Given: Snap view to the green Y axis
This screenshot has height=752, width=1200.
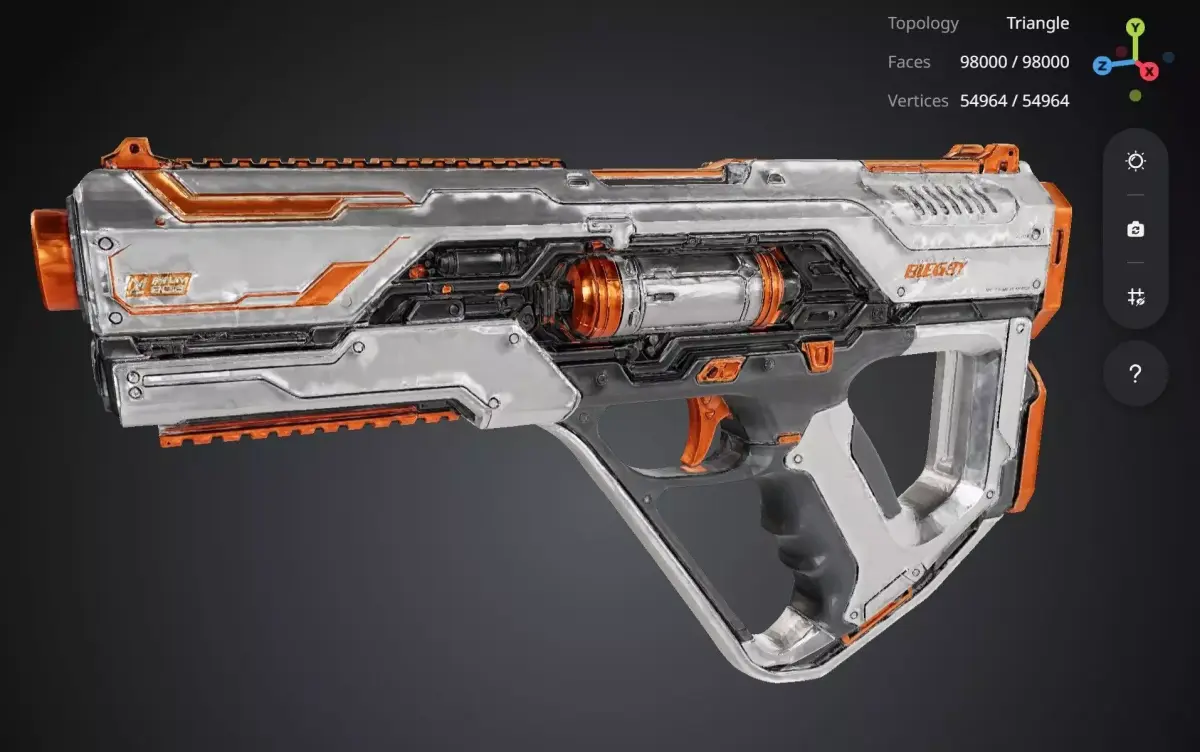Looking at the screenshot, I should coord(1134,28).
